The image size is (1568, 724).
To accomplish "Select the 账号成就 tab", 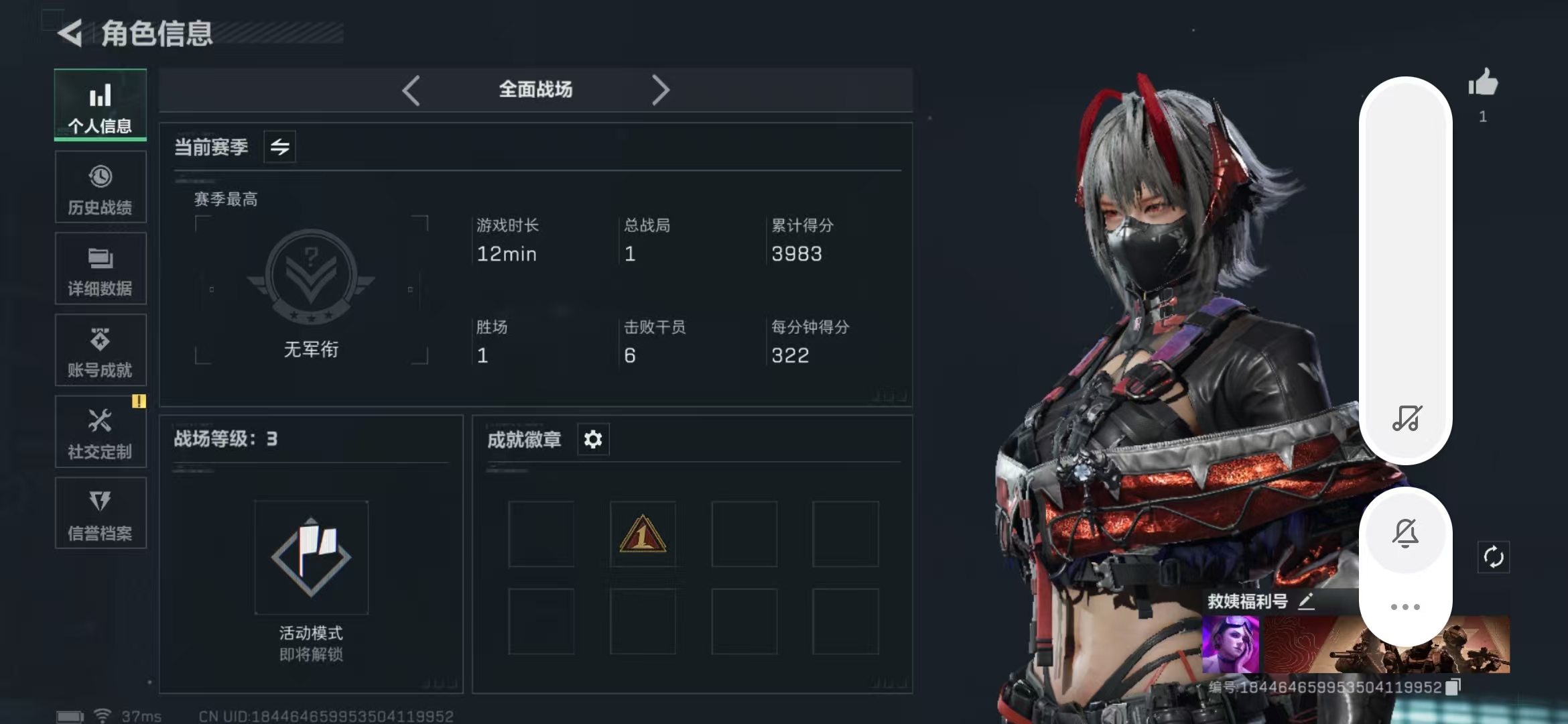I will coord(101,351).
